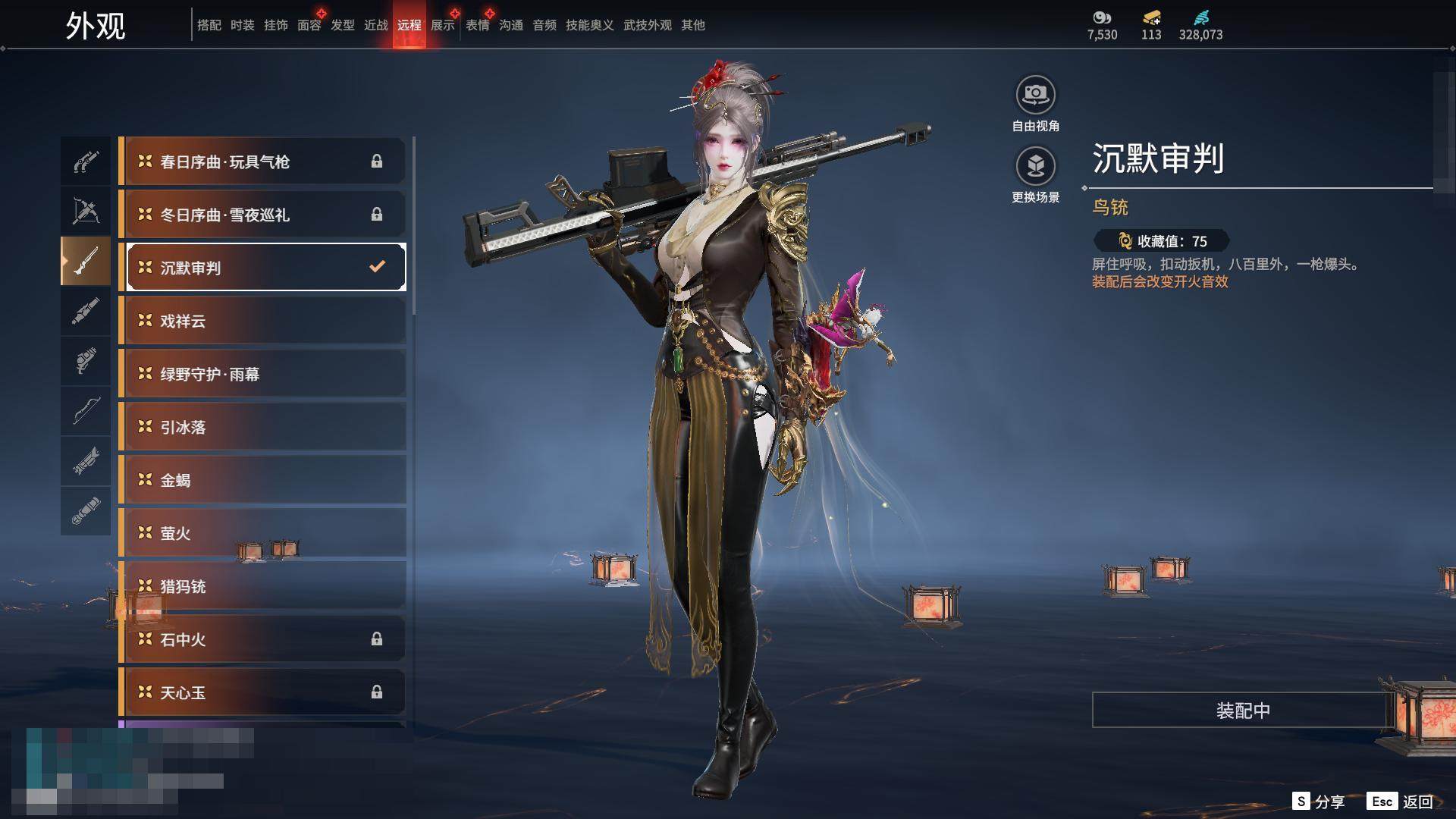Viewport: 1456px width, 819px height.
Task: Select the locked 天心玉 skin
Action: pyautogui.click(x=262, y=692)
